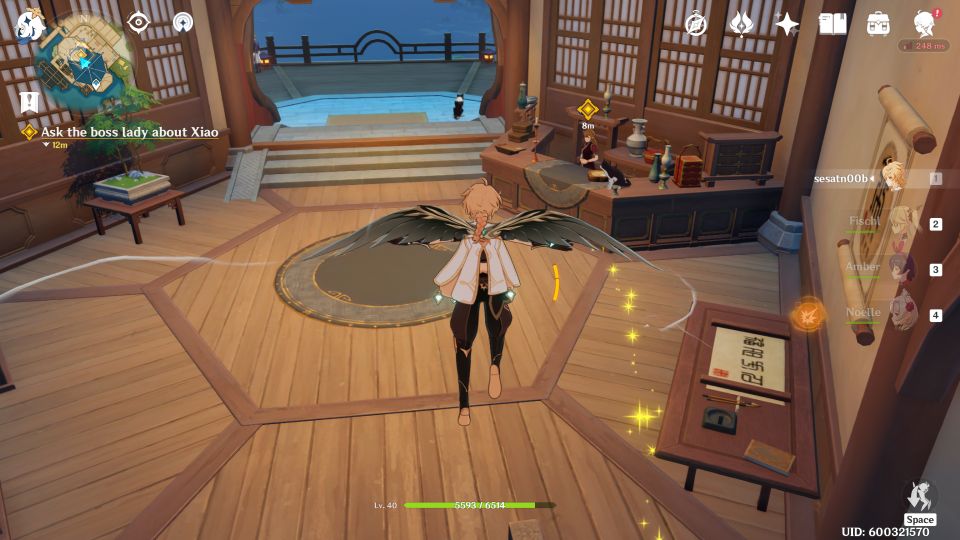The height and width of the screenshot is (540, 960).
Task: Open the character screen head icon
Action: [x=925, y=24]
